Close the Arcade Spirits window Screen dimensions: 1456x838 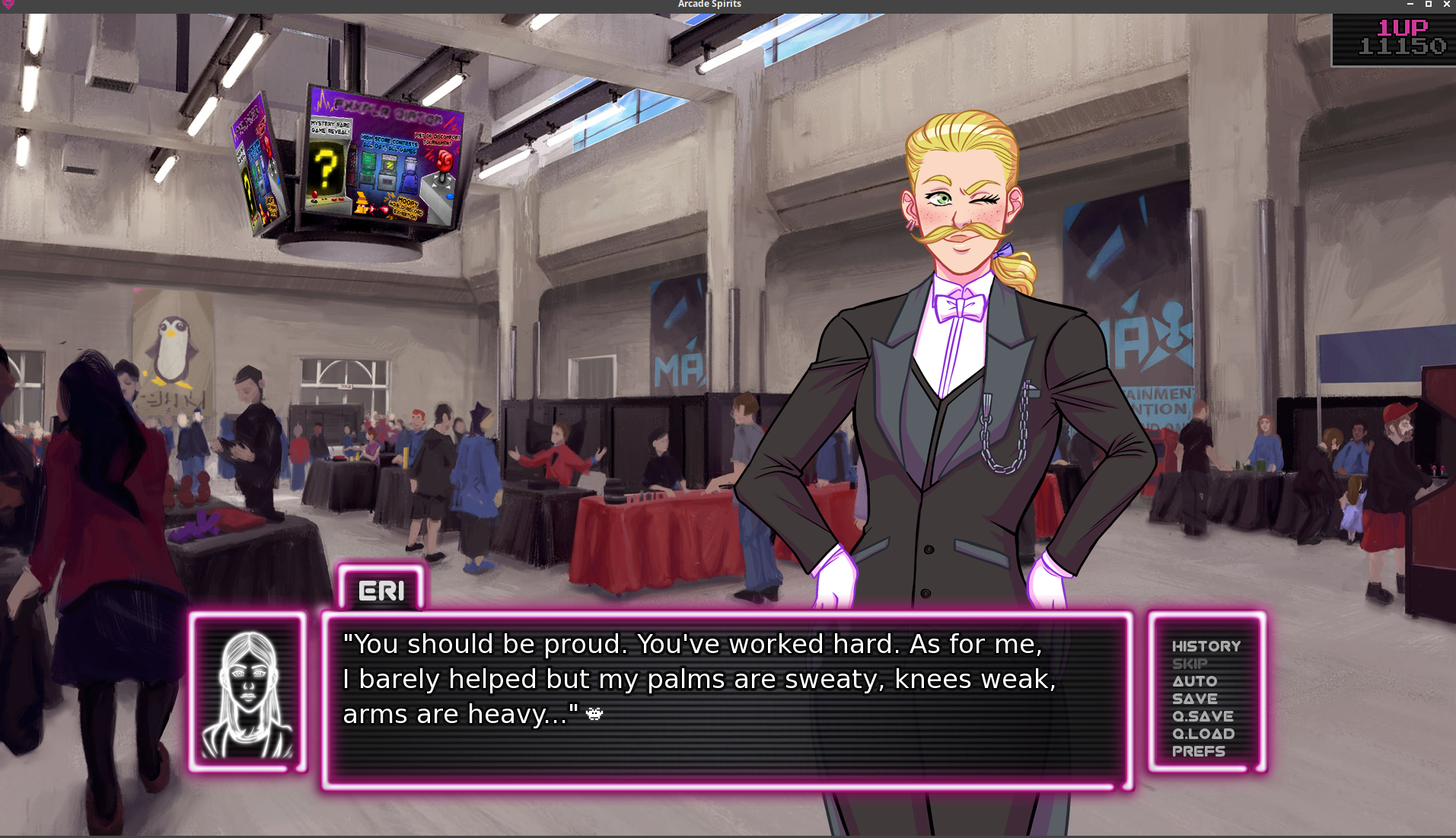[1447, 5]
